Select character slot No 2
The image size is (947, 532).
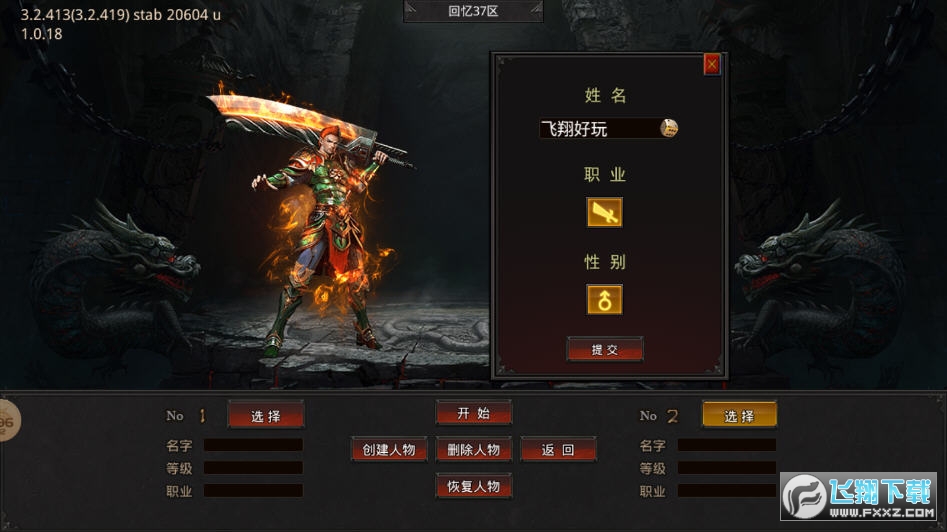(739, 415)
